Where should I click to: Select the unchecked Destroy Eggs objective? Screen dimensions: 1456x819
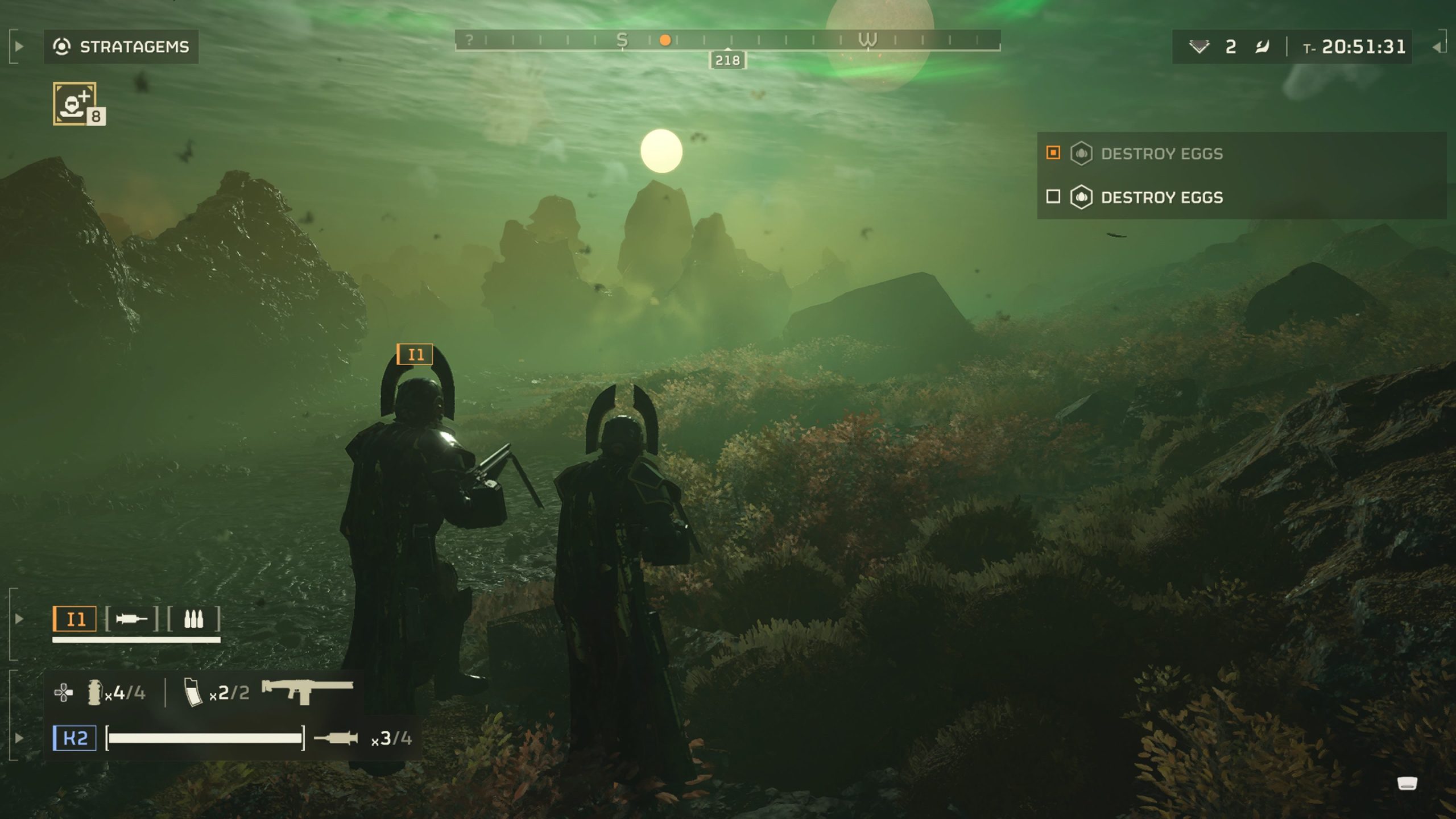click(1161, 197)
